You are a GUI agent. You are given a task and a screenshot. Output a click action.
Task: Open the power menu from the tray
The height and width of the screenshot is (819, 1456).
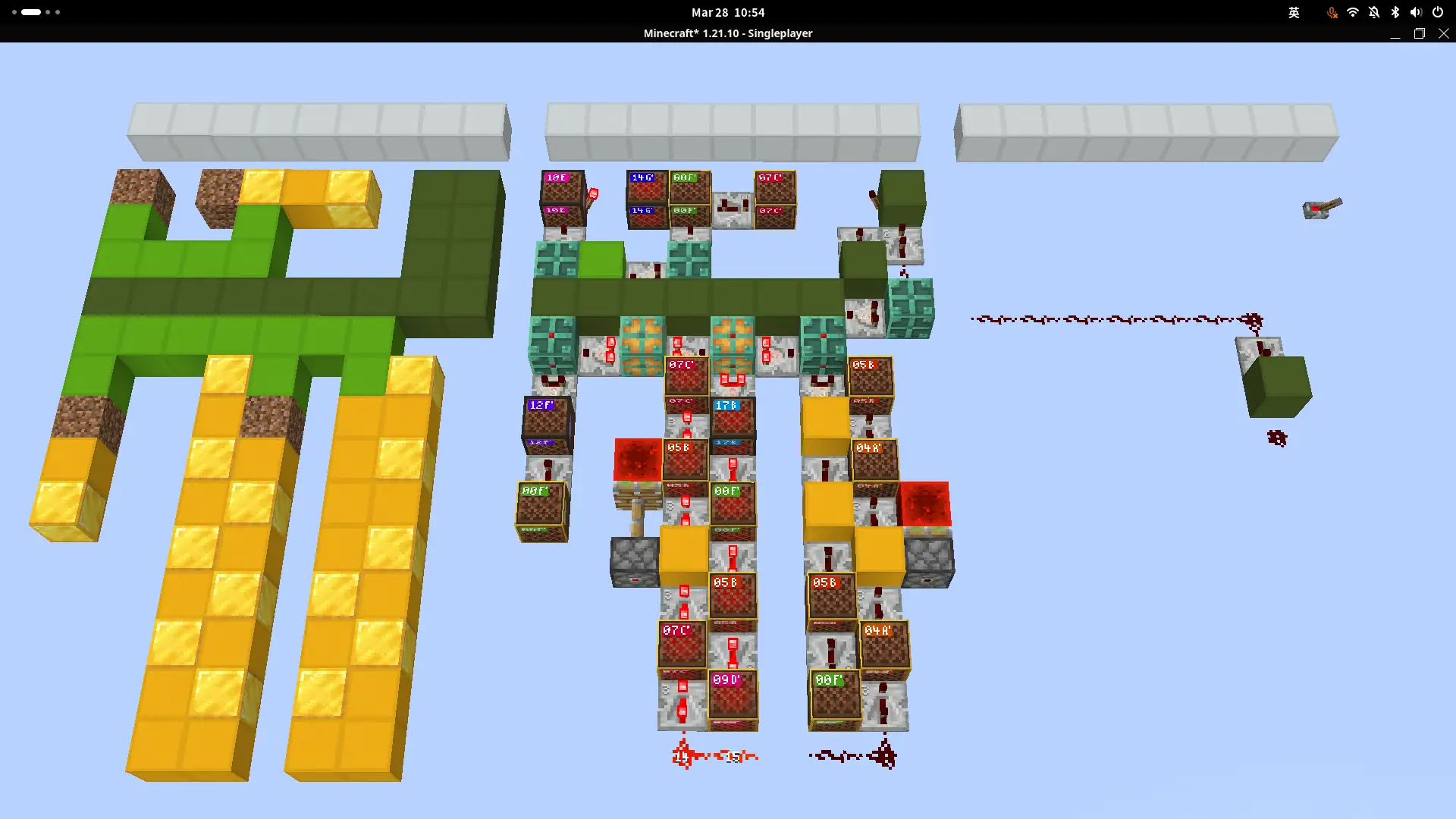click(x=1437, y=12)
